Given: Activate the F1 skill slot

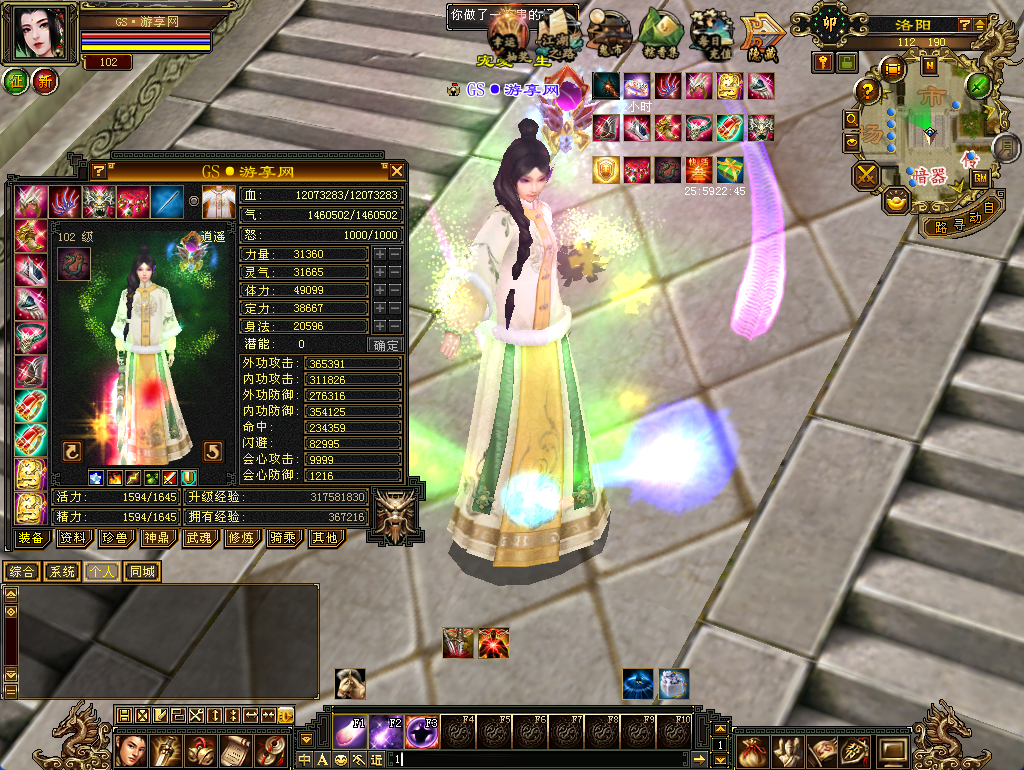Looking at the screenshot, I should (x=350, y=732).
